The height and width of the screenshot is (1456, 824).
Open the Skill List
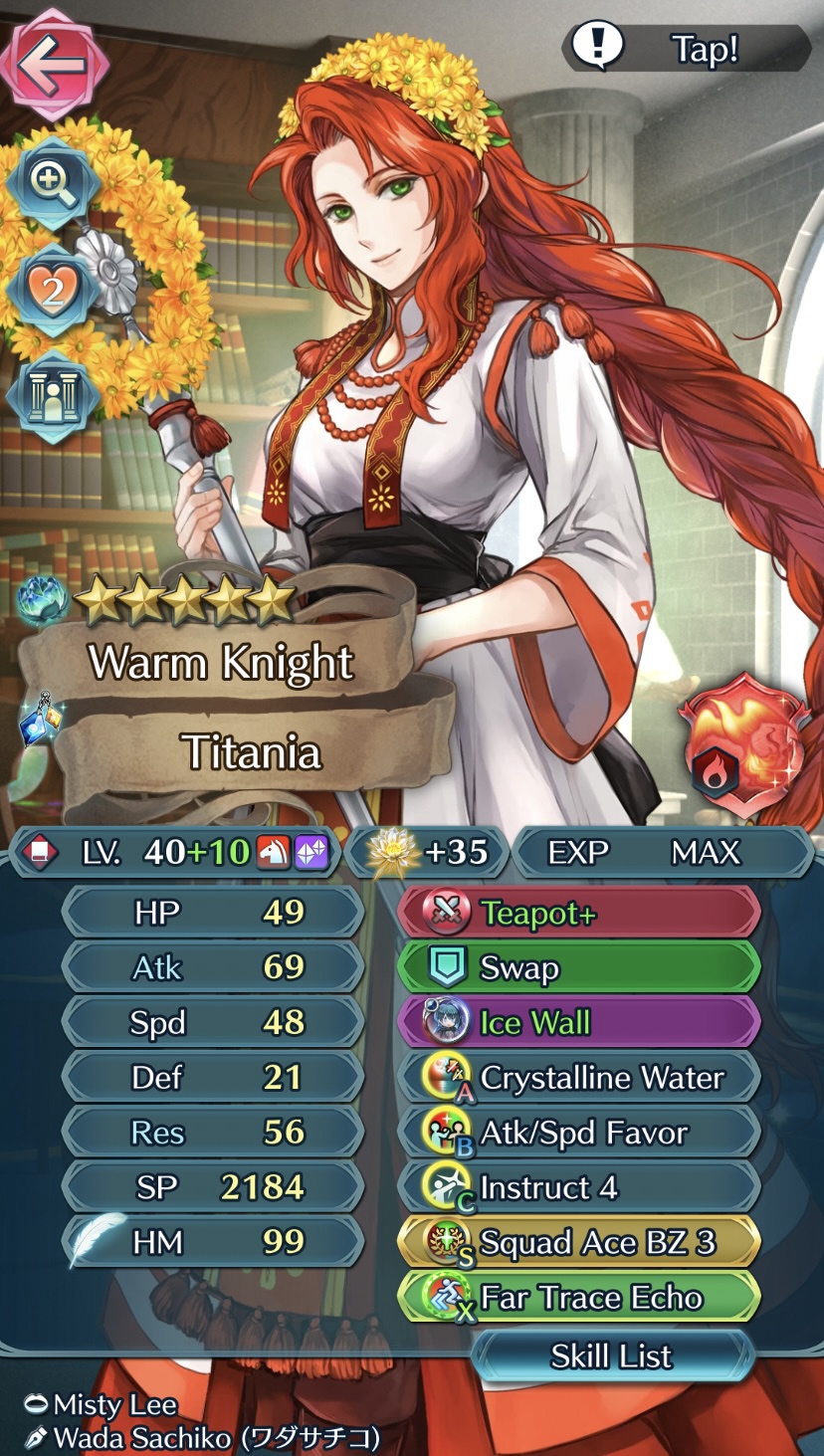pyautogui.click(x=611, y=1355)
